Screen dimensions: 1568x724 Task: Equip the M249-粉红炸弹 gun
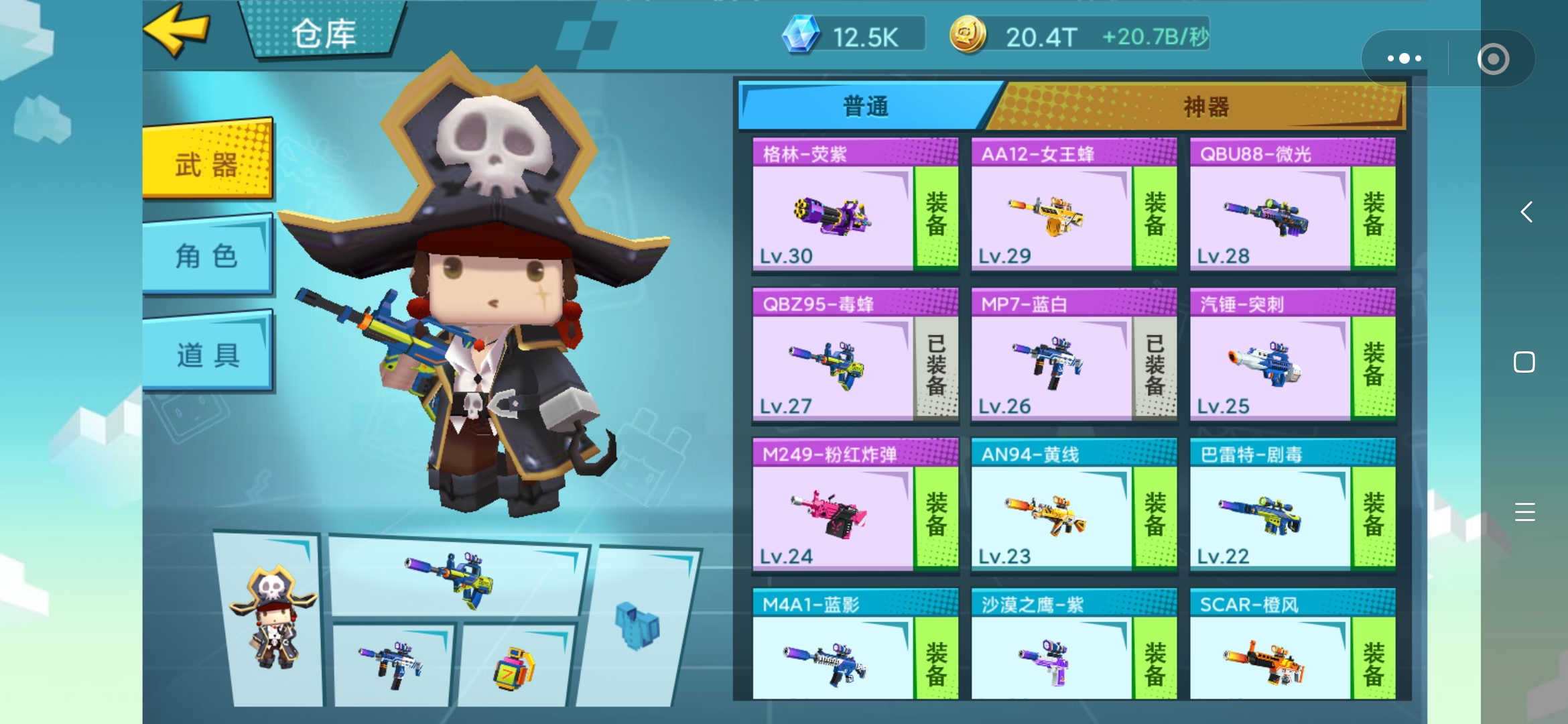pyautogui.click(x=936, y=516)
